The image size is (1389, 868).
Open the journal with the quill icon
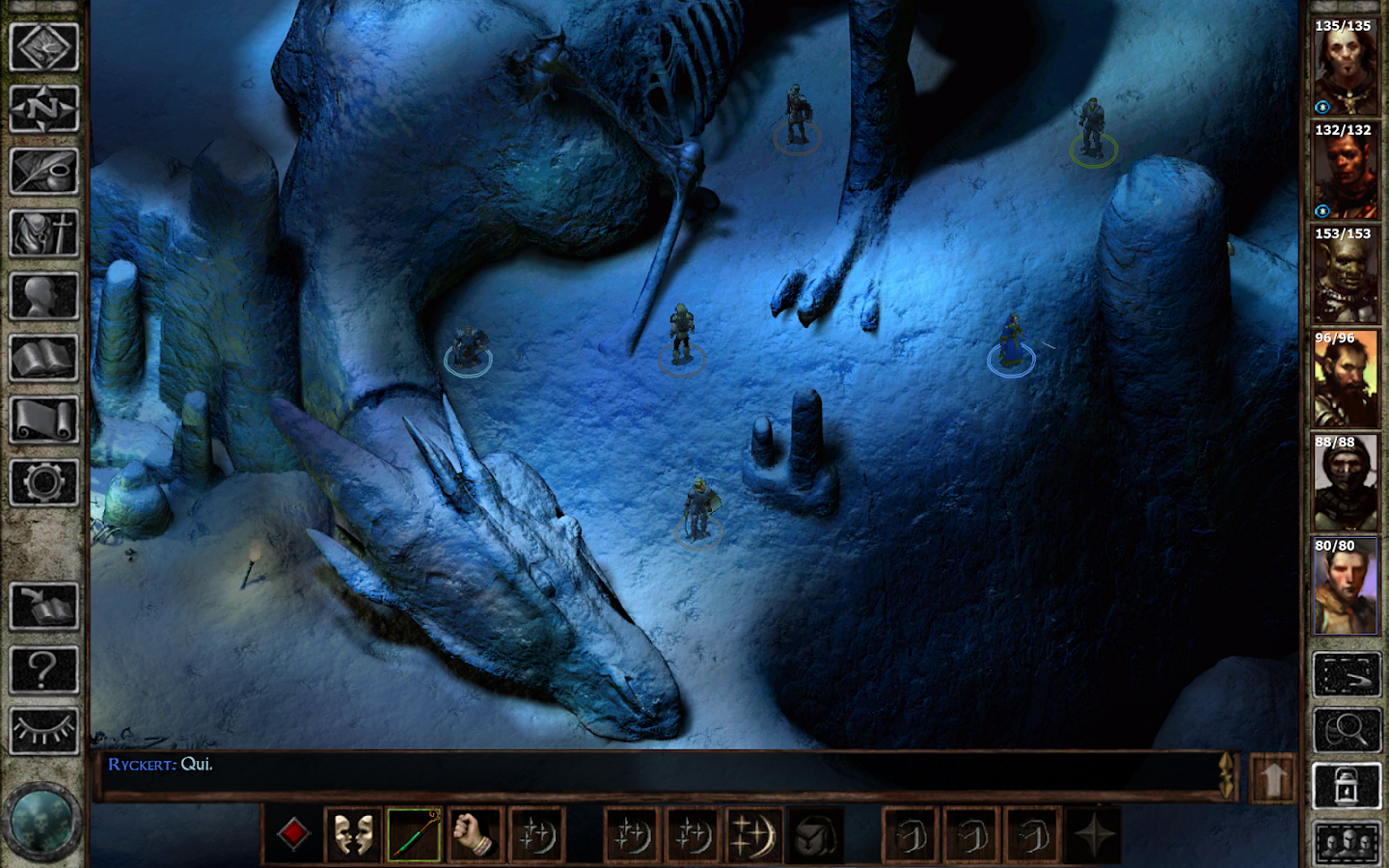45,171
